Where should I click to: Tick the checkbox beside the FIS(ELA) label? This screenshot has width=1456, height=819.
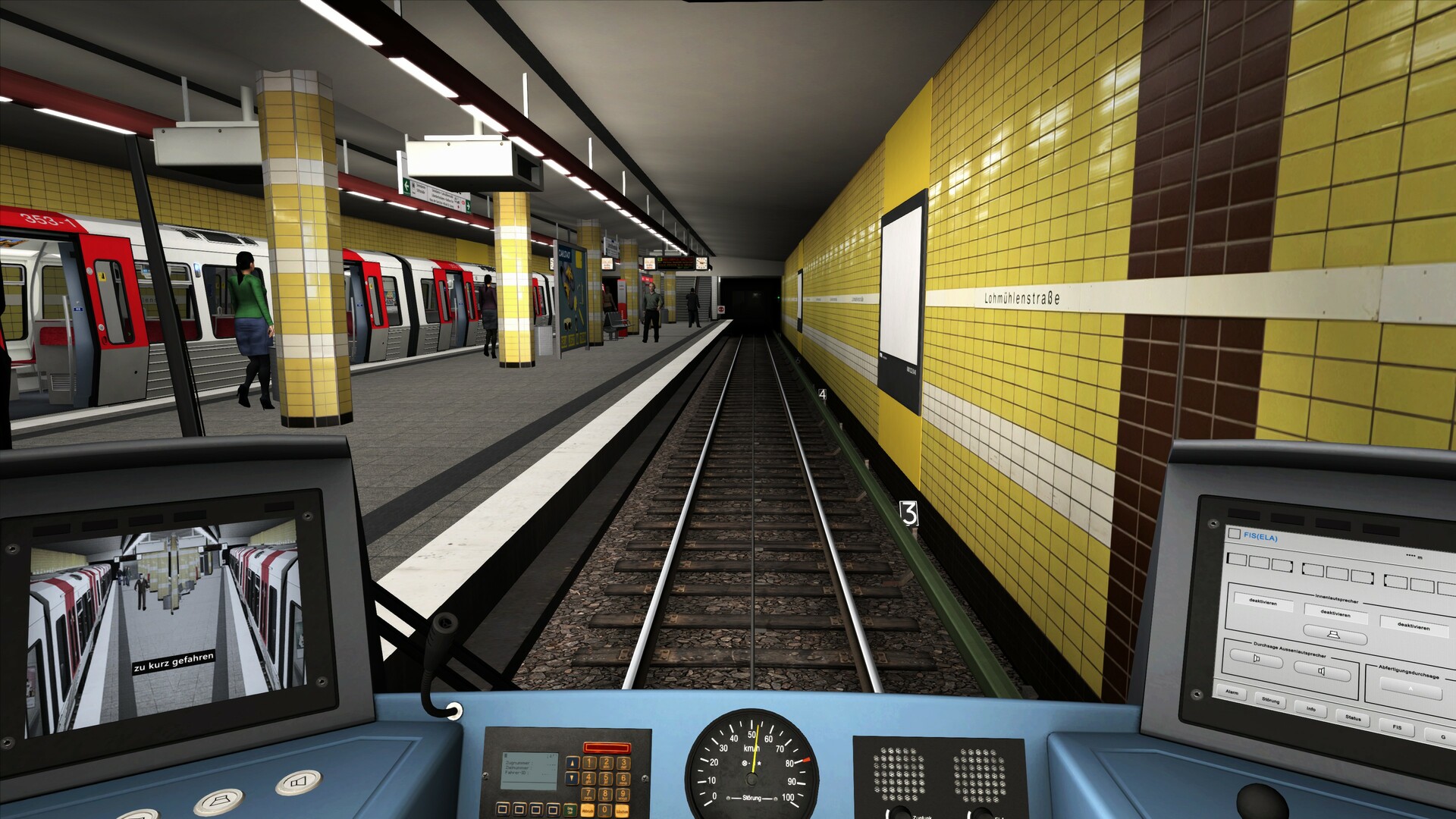click(1234, 534)
